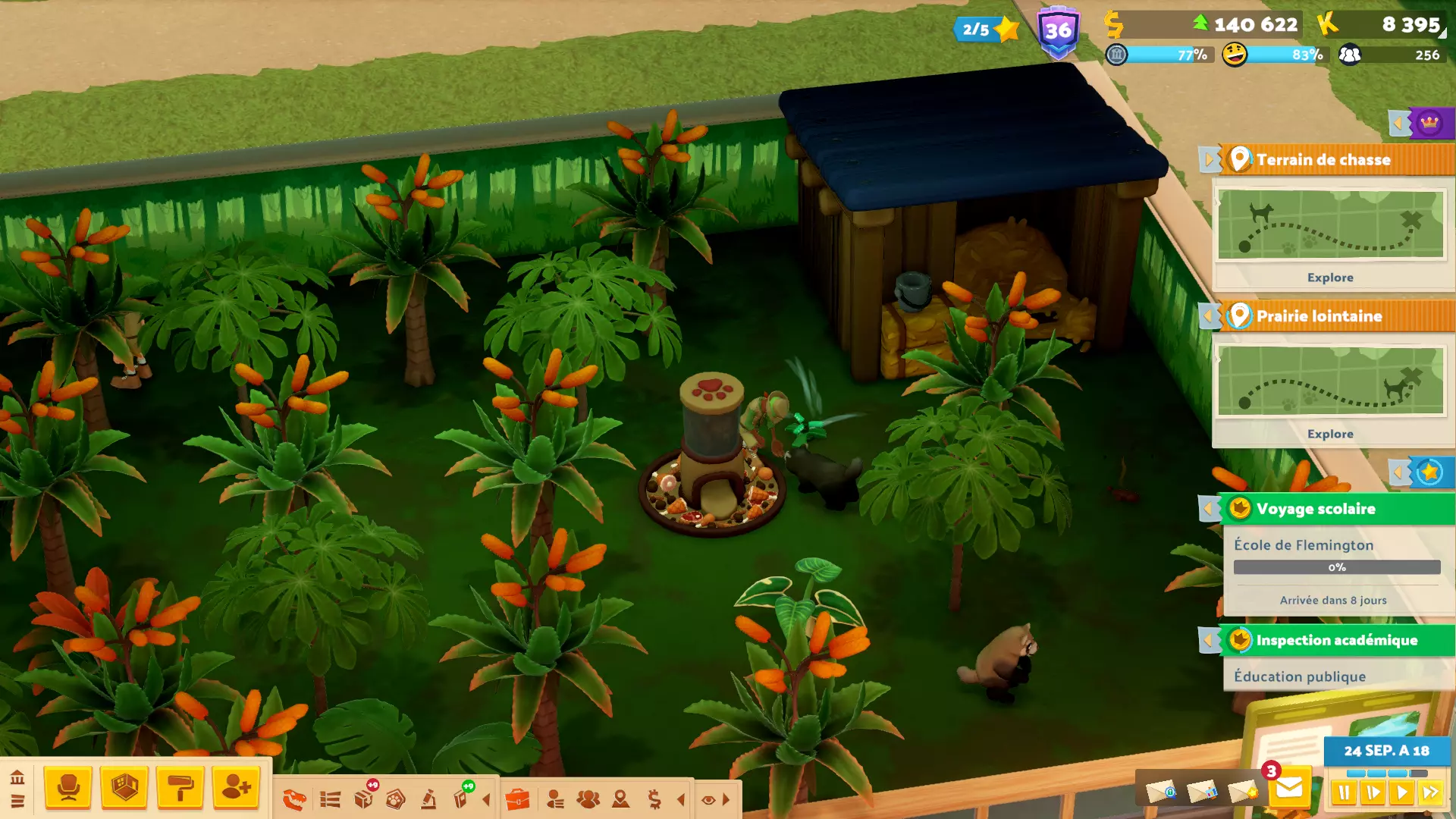Open the microscope research menu
The image size is (1456, 819).
click(x=428, y=799)
